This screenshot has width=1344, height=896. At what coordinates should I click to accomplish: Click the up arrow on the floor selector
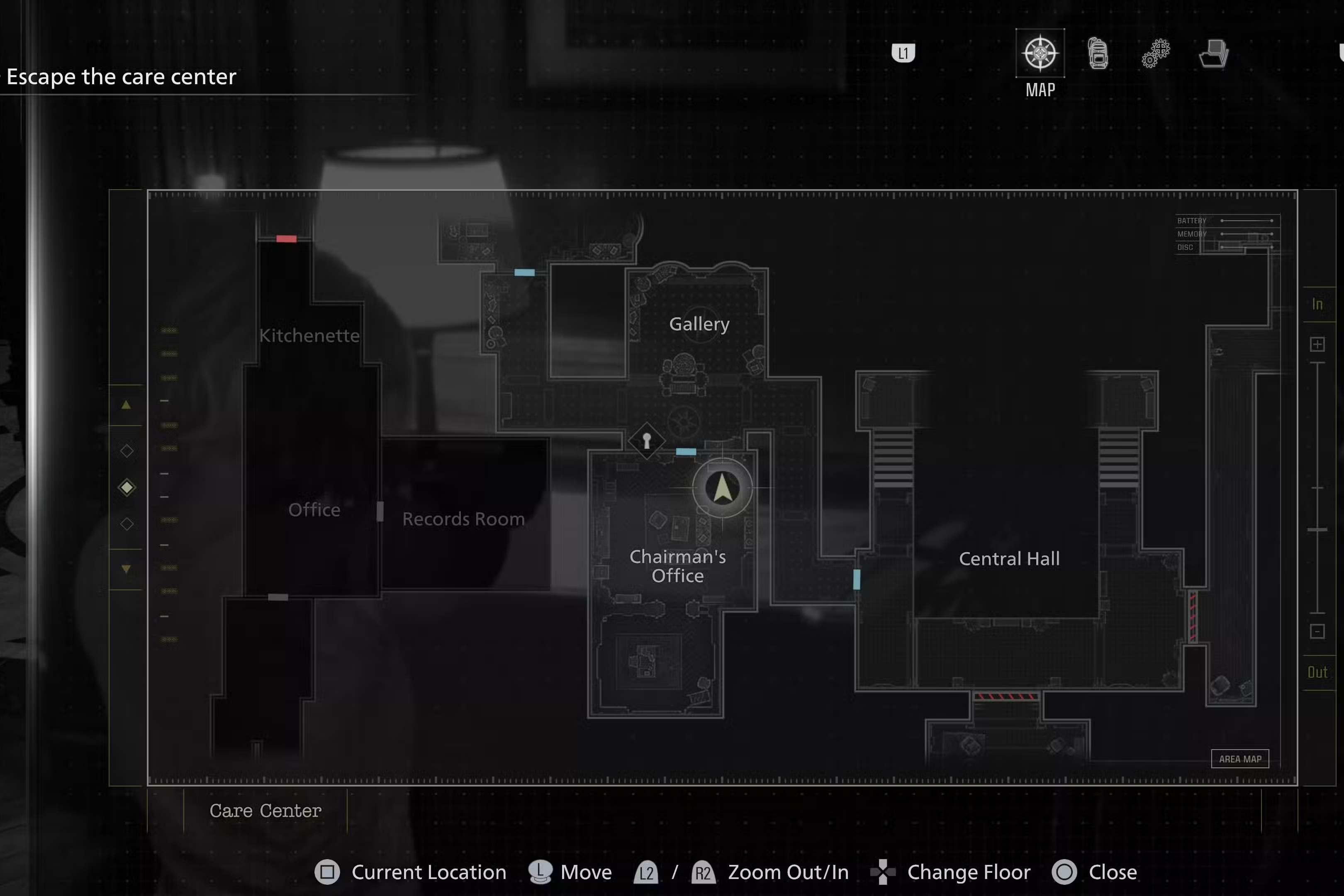(126, 404)
